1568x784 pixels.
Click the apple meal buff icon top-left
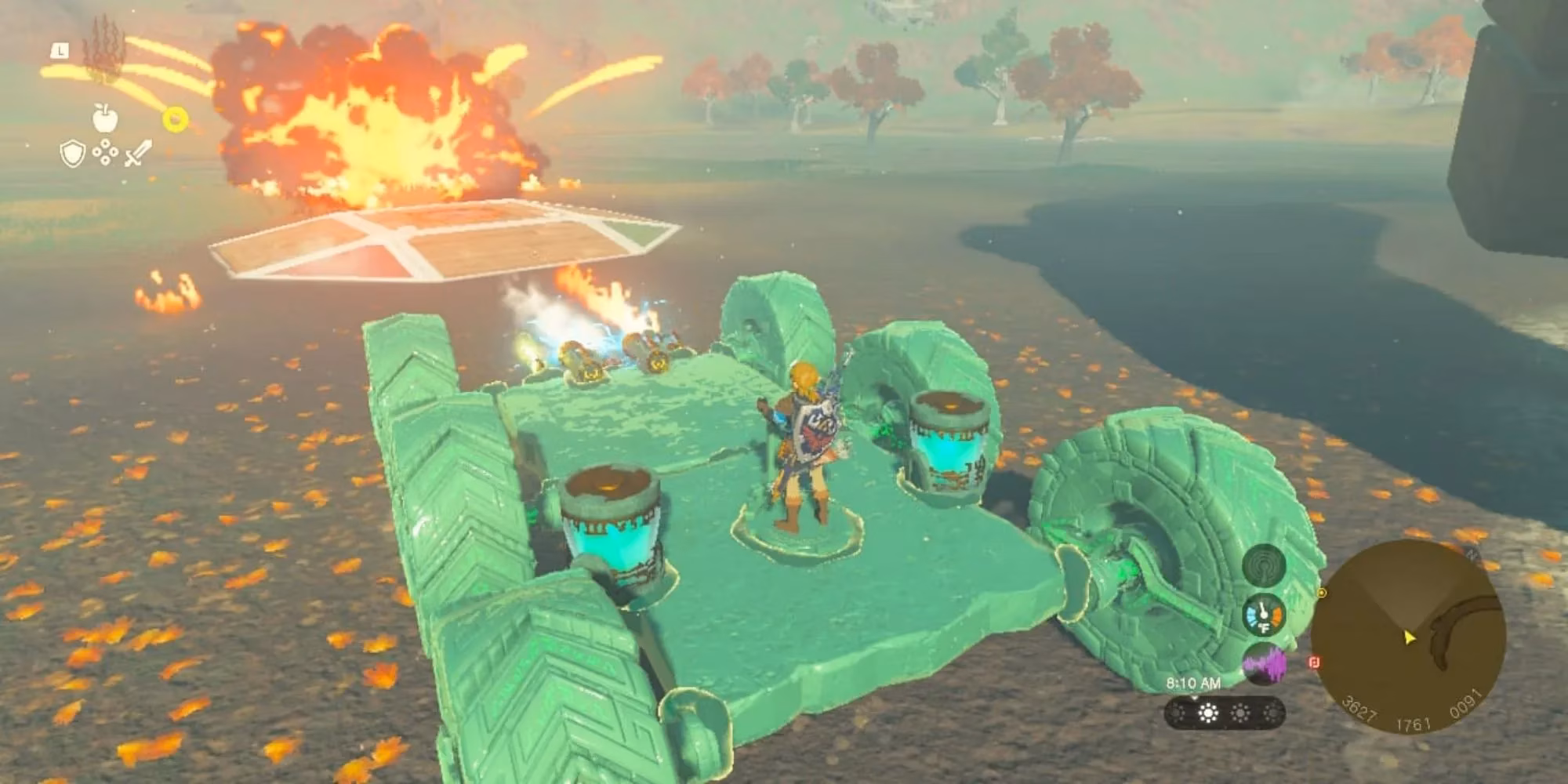click(x=105, y=118)
